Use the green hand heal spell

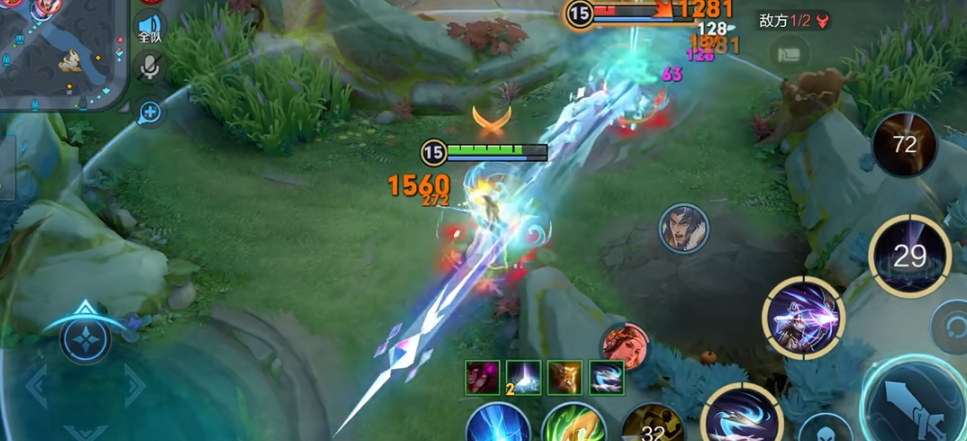pos(574,424)
